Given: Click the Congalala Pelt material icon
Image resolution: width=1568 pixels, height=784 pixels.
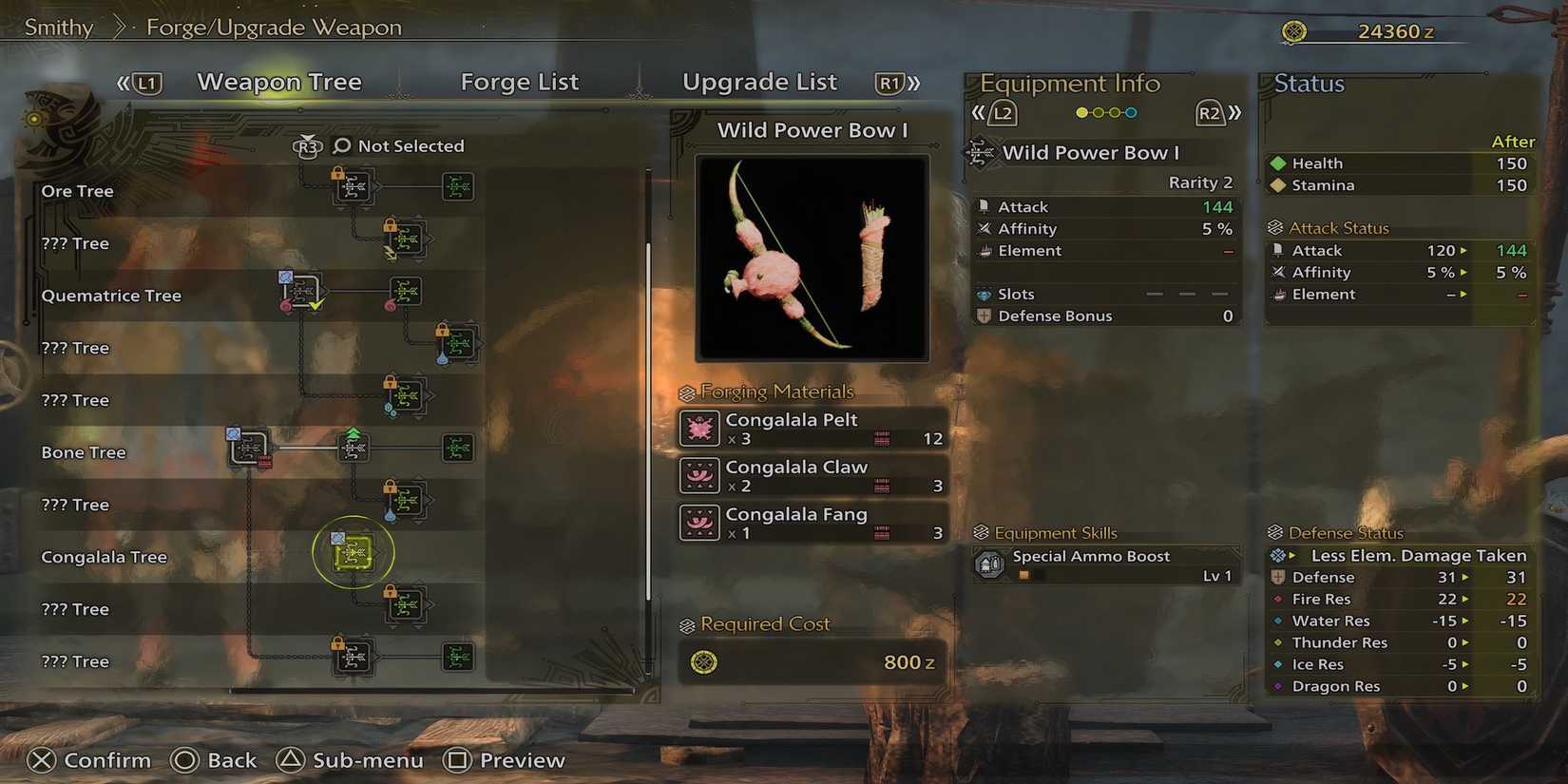Looking at the screenshot, I should click(x=699, y=428).
